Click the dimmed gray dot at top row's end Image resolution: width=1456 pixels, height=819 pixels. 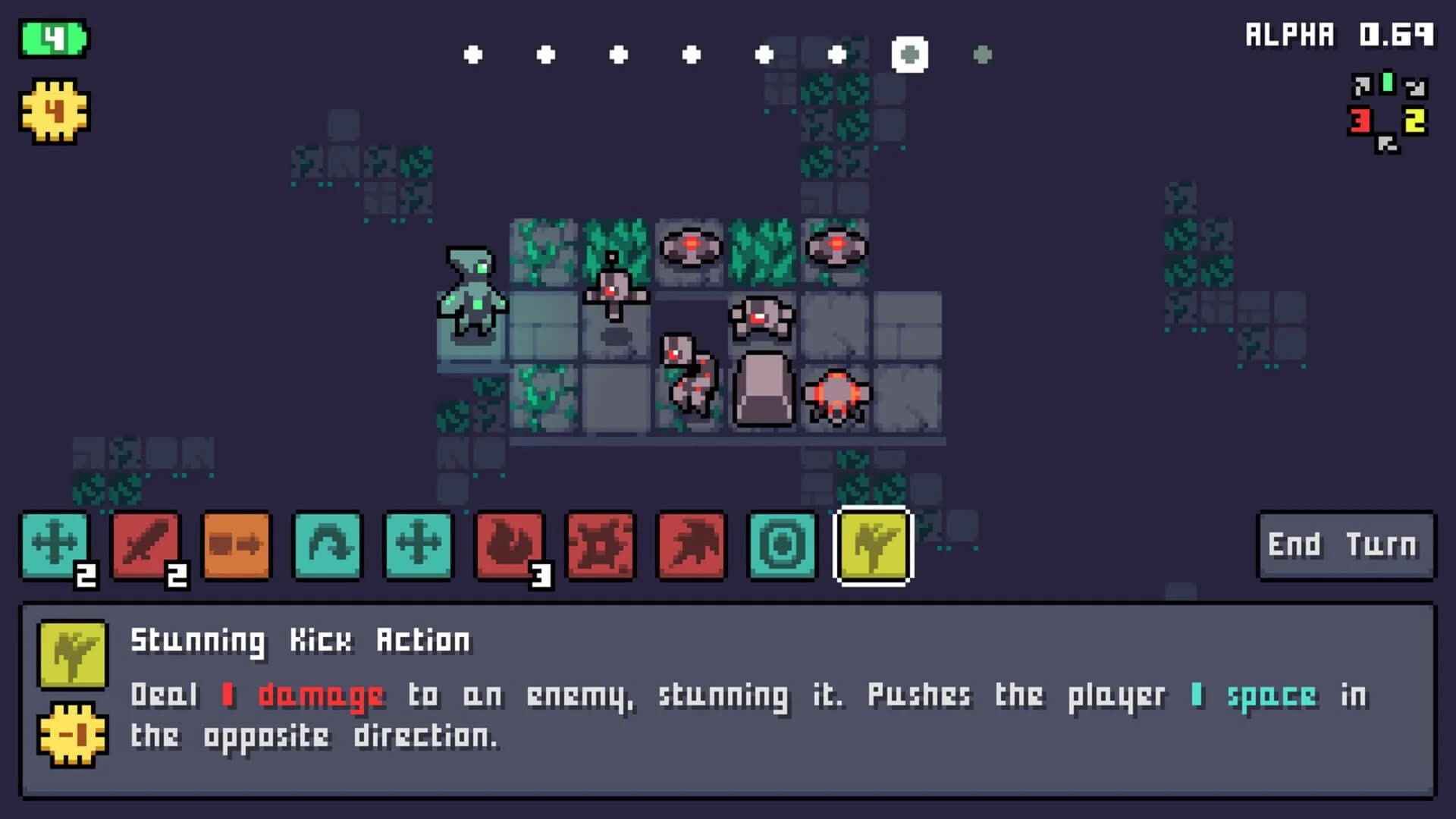[x=984, y=54]
